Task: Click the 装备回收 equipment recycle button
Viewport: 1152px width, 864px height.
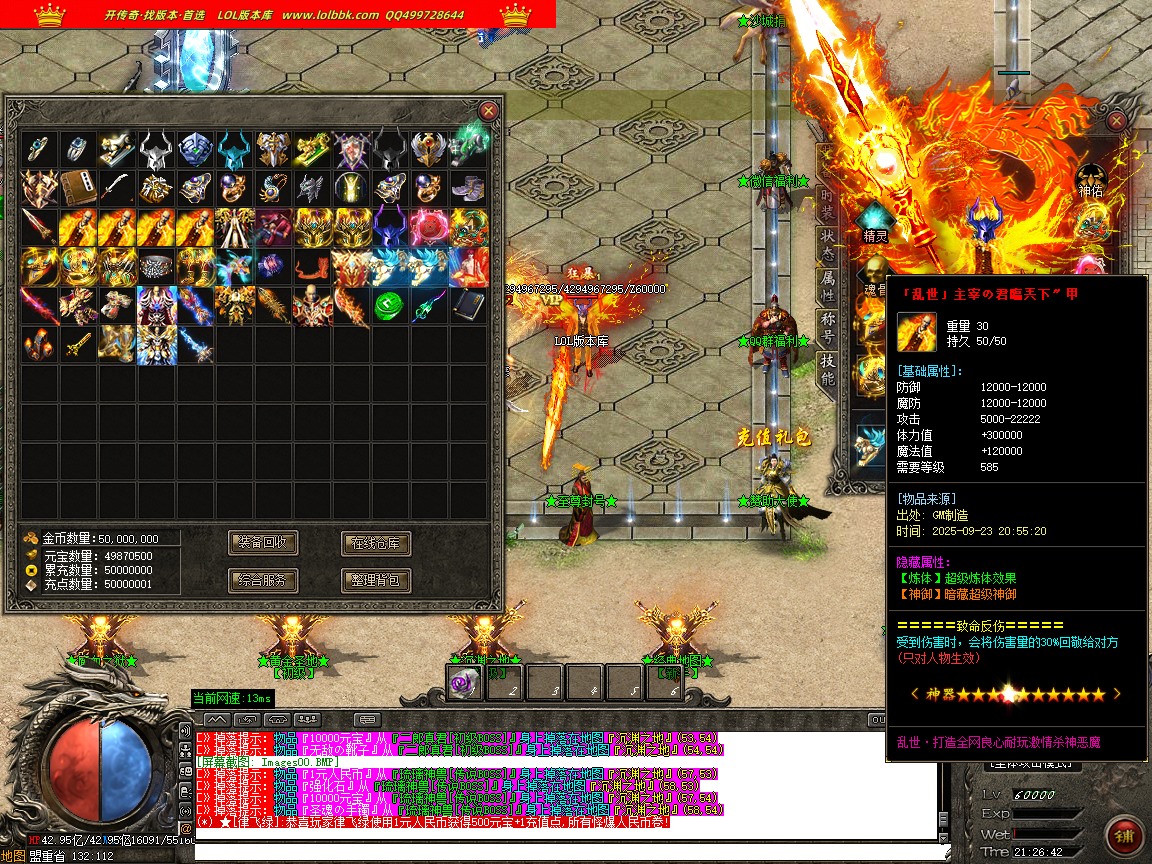Action: click(x=263, y=543)
